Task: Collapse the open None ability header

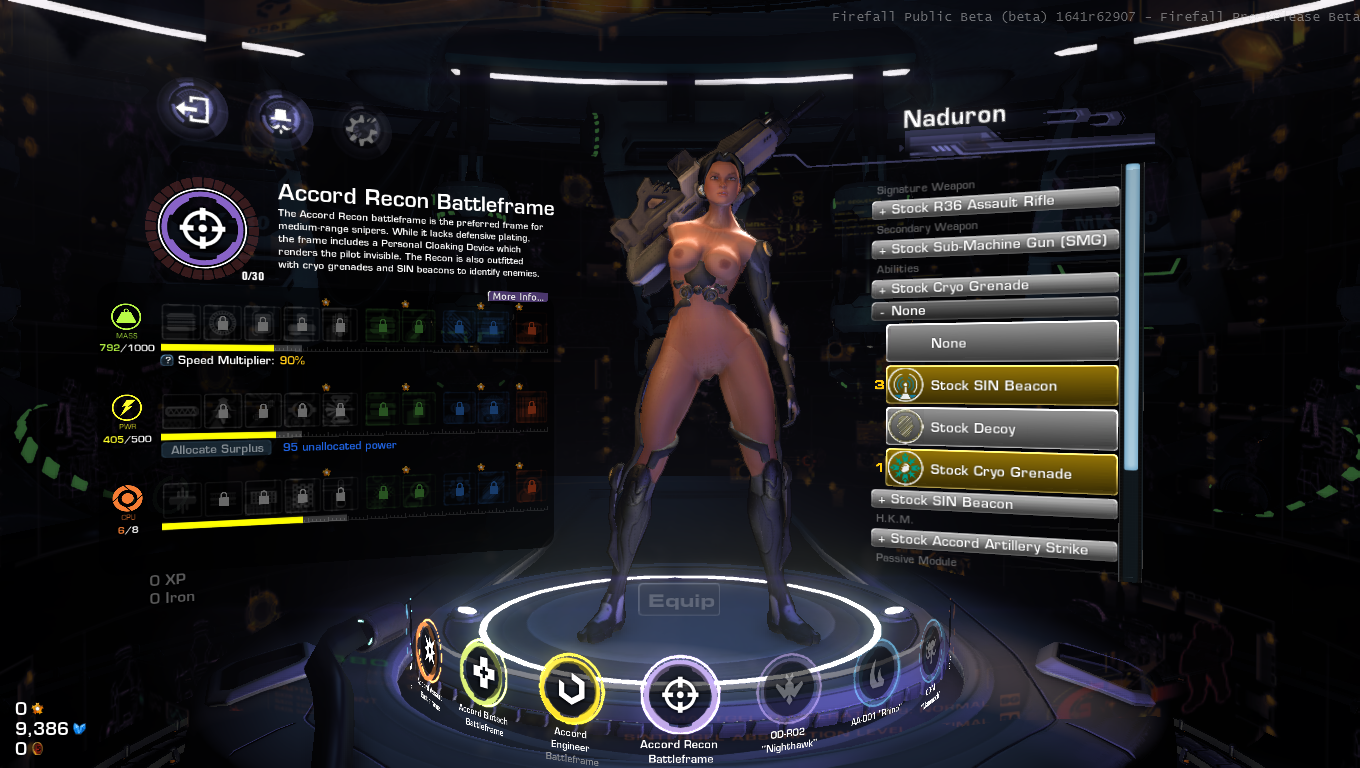Action: click(995, 310)
